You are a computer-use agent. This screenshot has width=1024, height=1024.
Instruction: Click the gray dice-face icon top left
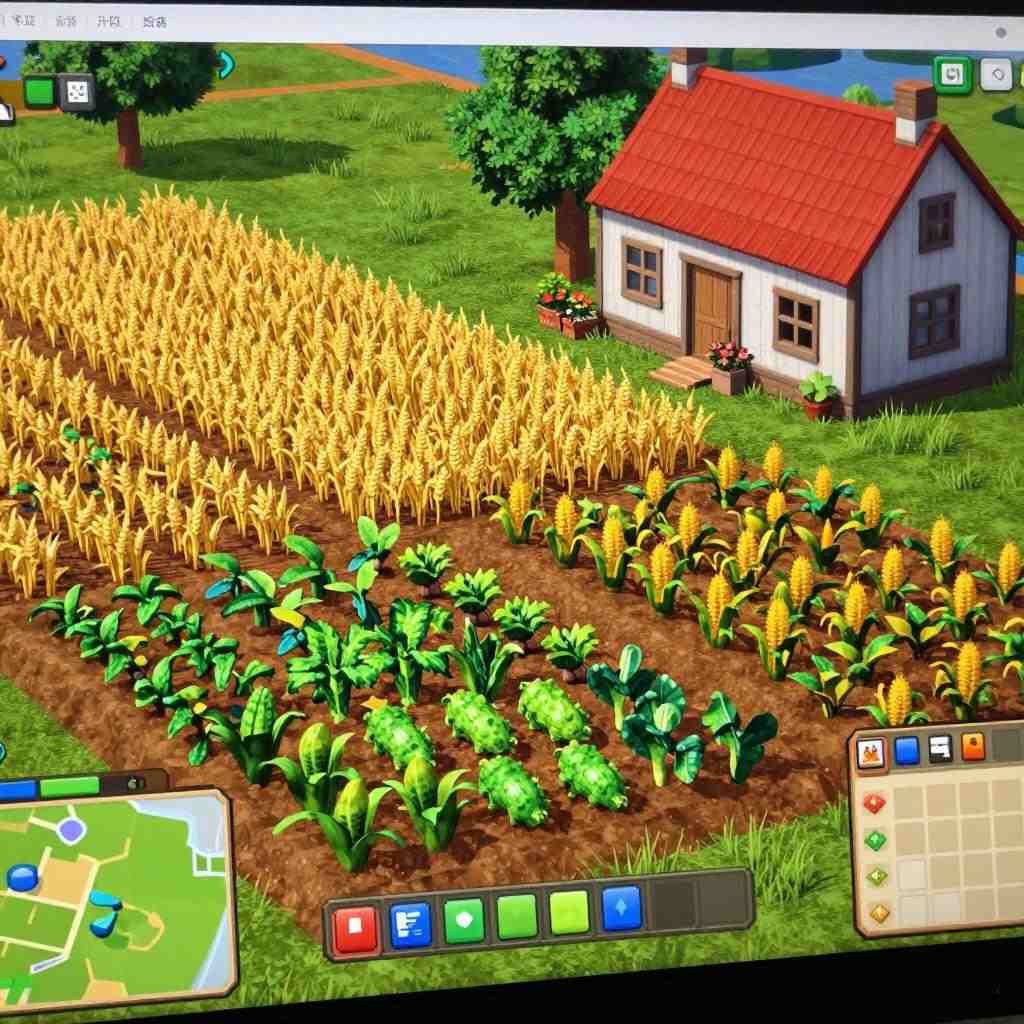coord(77,92)
